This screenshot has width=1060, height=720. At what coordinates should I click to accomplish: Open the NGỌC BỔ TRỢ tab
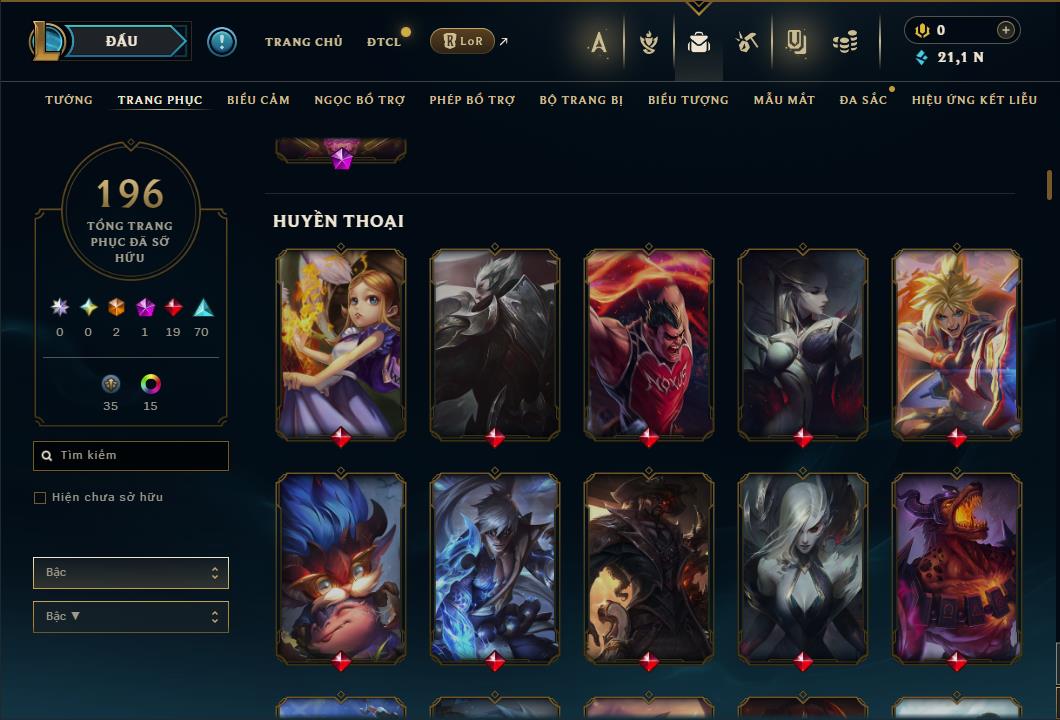click(x=359, y=100)
